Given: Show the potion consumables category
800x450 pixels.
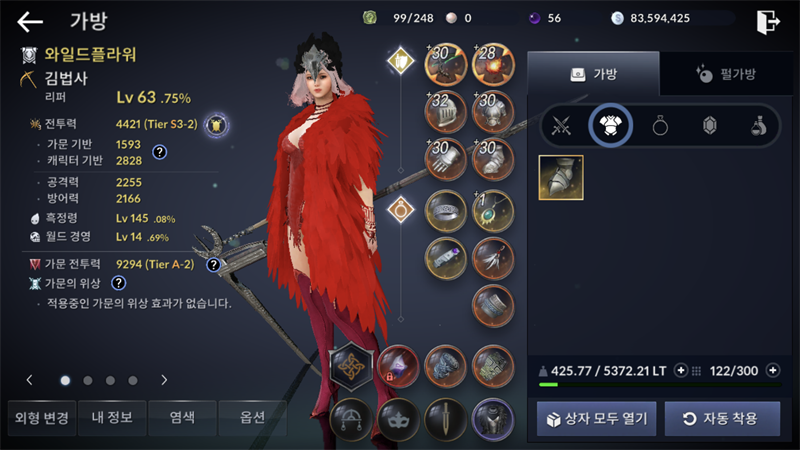Looking at the screenshot, I should (758, 126).
